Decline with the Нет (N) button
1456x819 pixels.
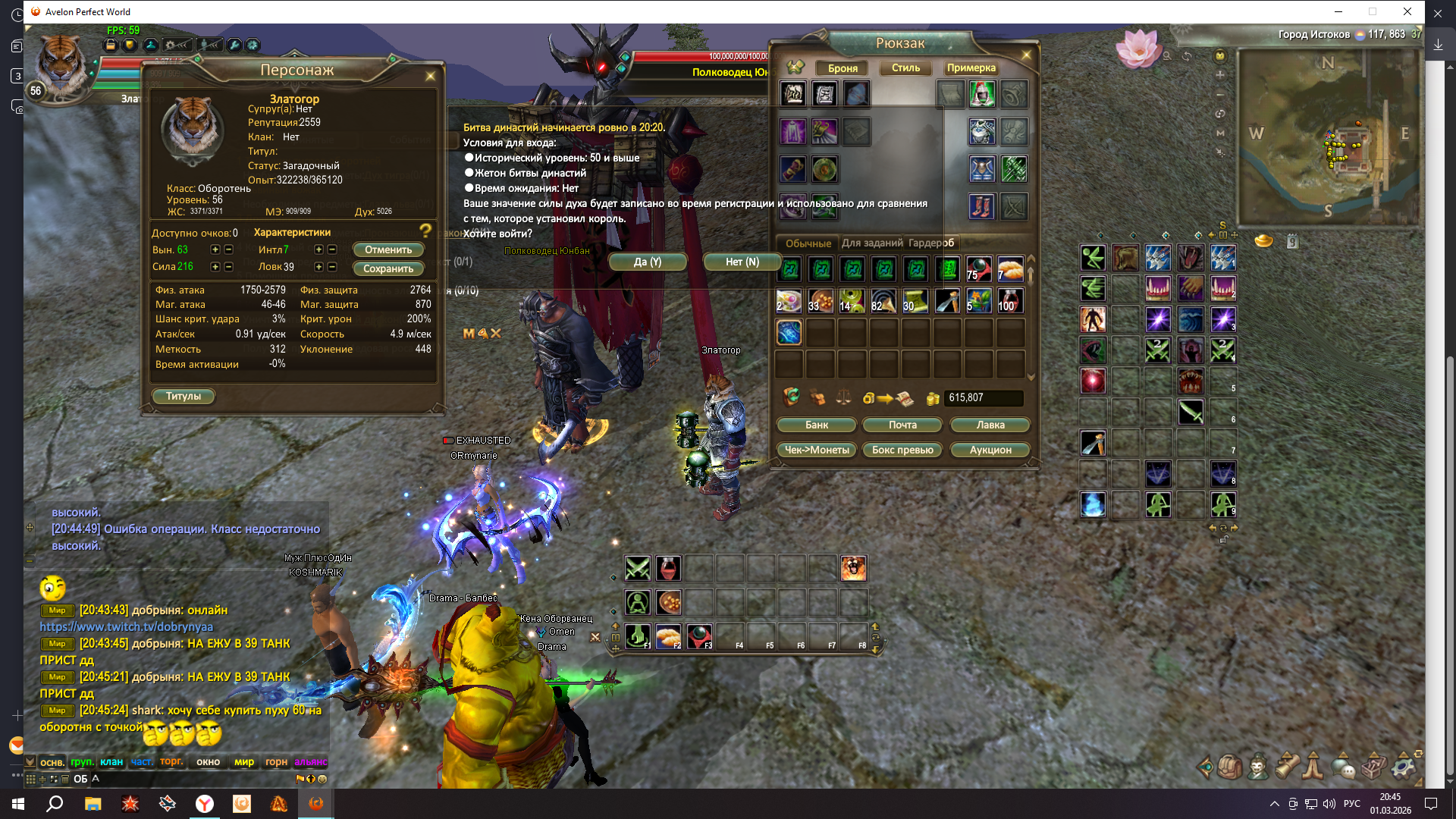point(742,262)
